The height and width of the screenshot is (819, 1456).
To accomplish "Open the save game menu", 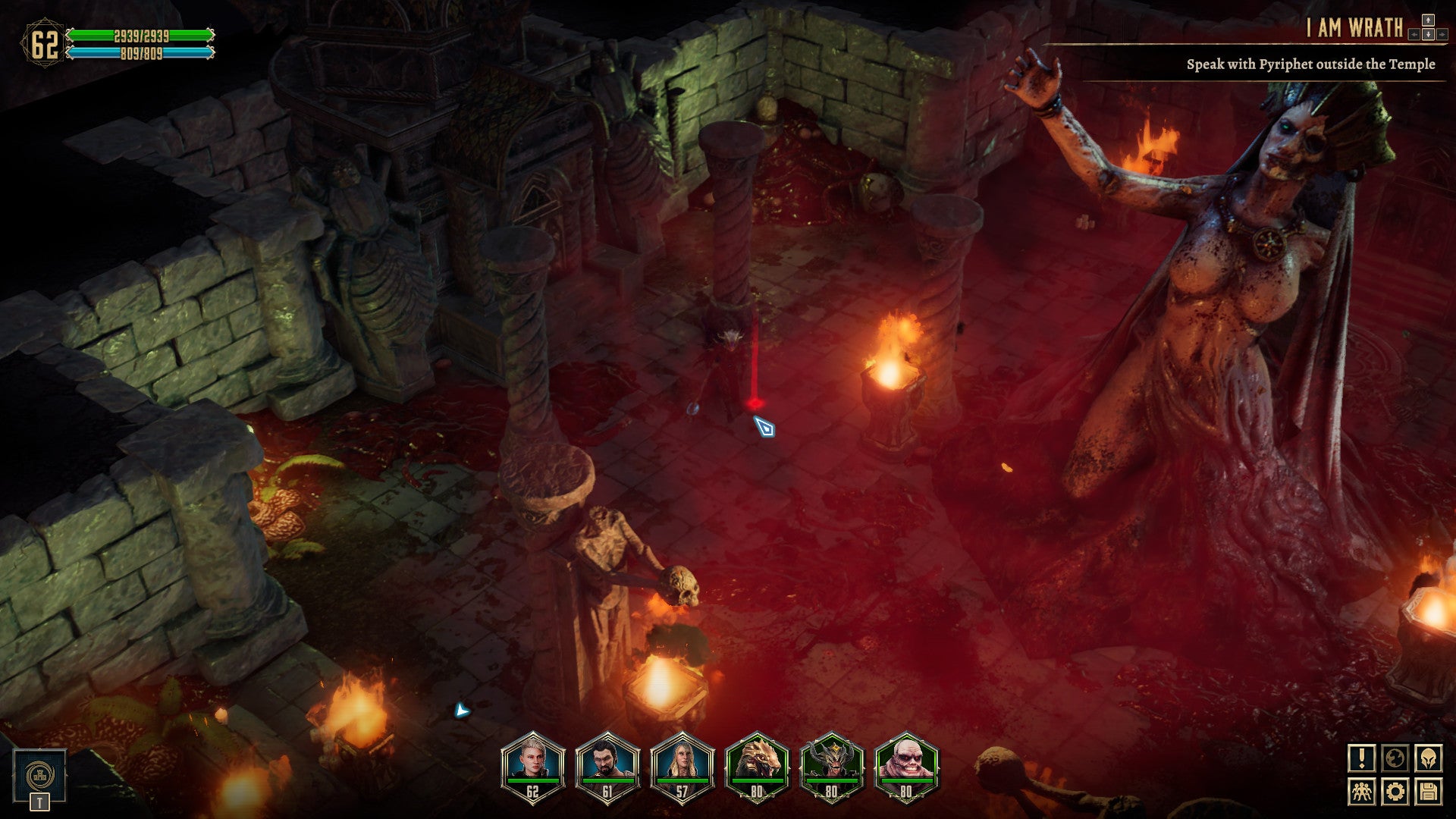I will coord(1429,791).
